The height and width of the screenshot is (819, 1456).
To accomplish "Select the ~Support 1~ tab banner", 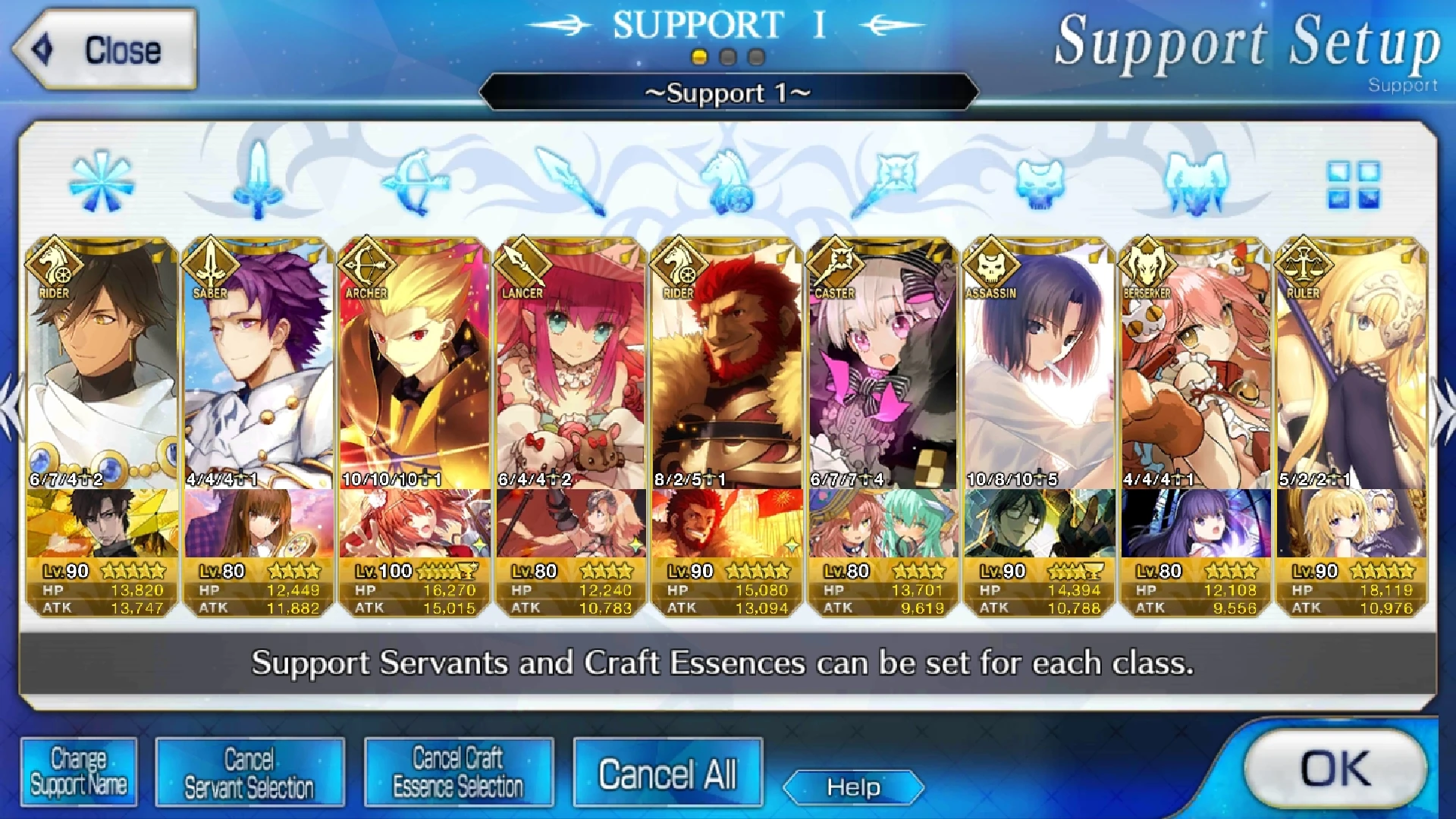I will tap(728, 93).
